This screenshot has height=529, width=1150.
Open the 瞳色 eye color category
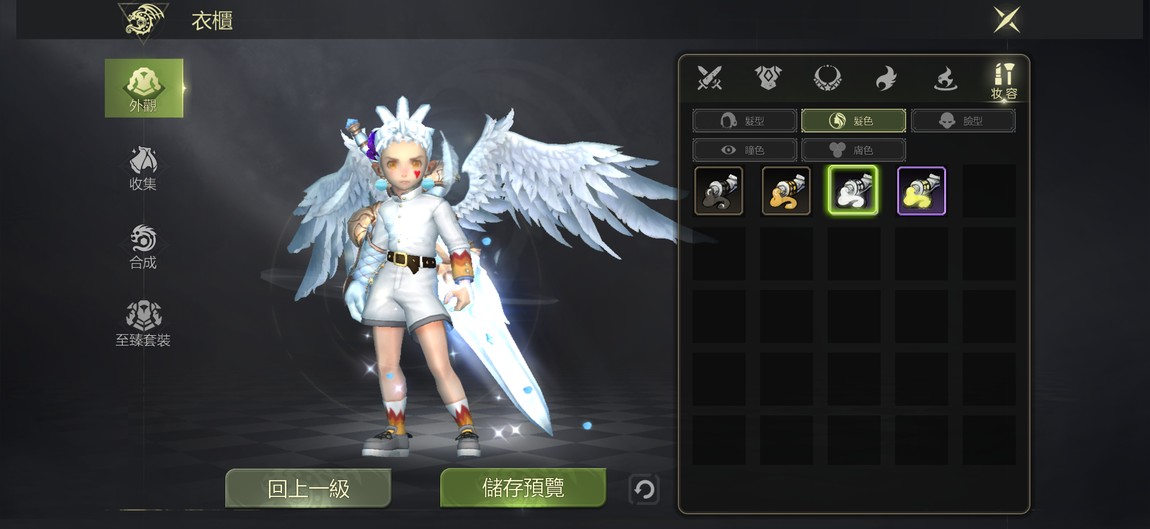click(x=745, y=150)
